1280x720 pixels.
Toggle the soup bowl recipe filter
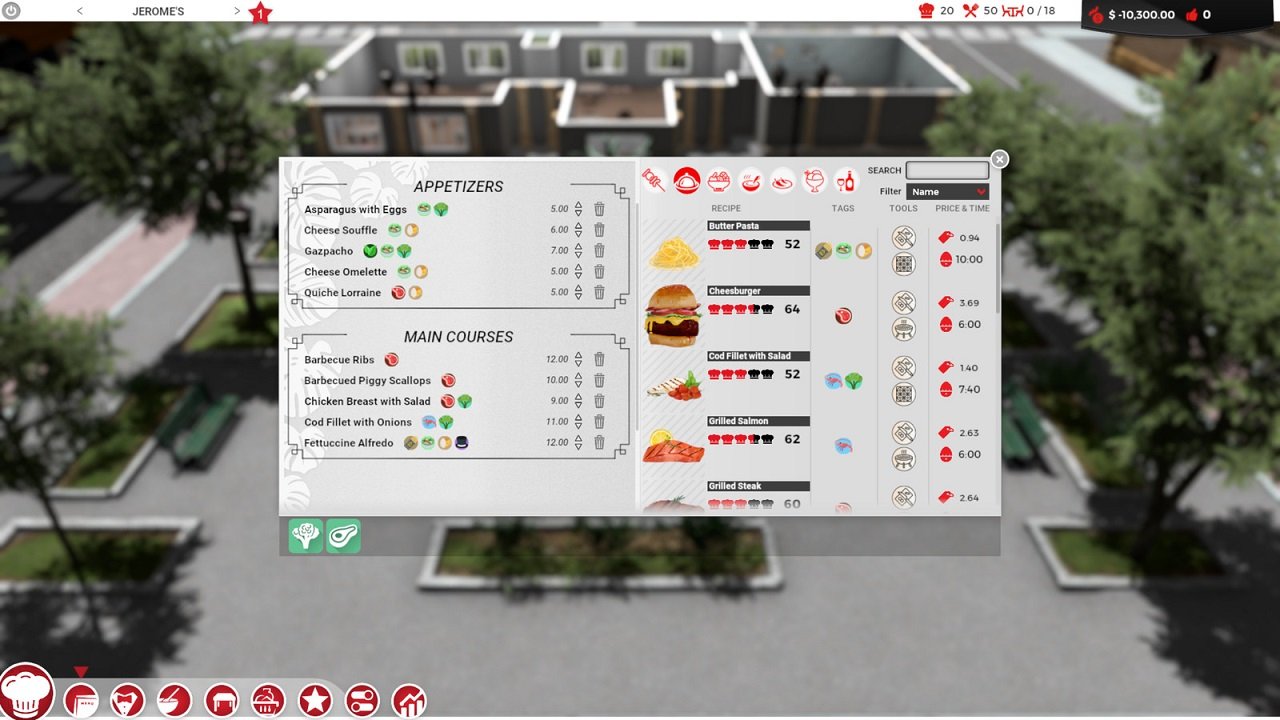point(751,181)
